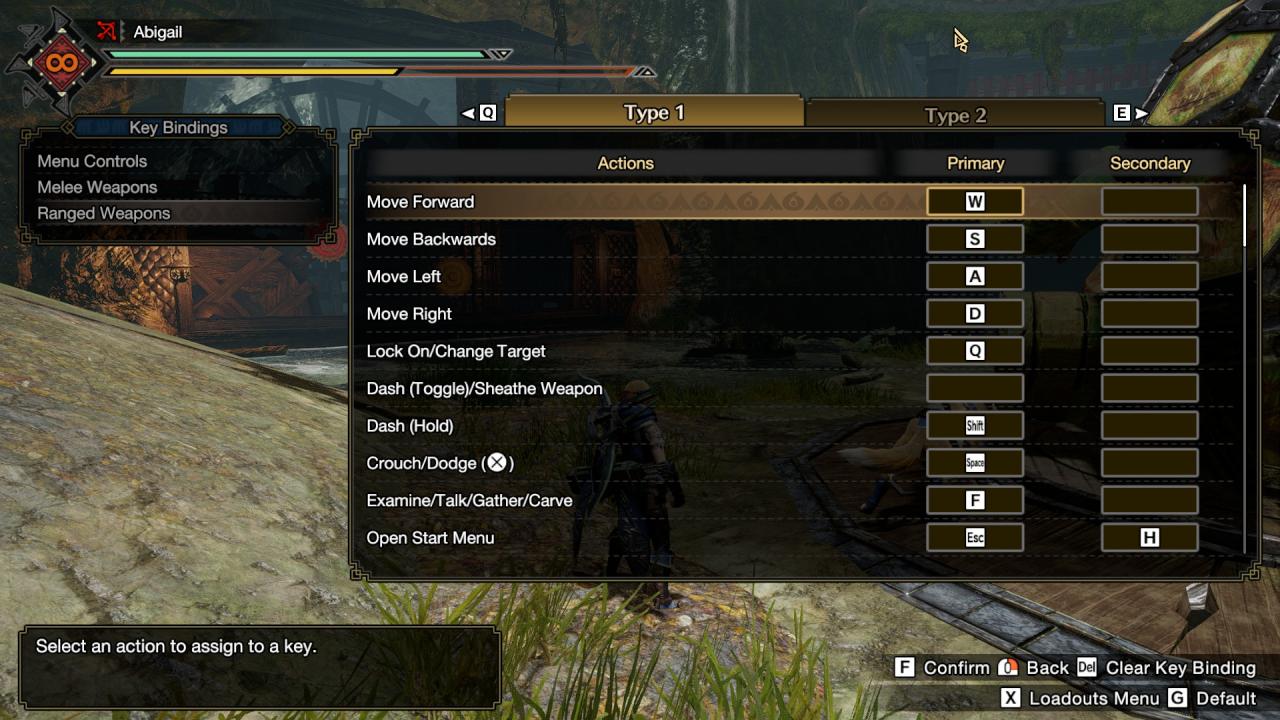The width and height of the screenshot is (1280, 720).
Task: Select Lock On/Change Target primary key Q
Action: (975, 351)
